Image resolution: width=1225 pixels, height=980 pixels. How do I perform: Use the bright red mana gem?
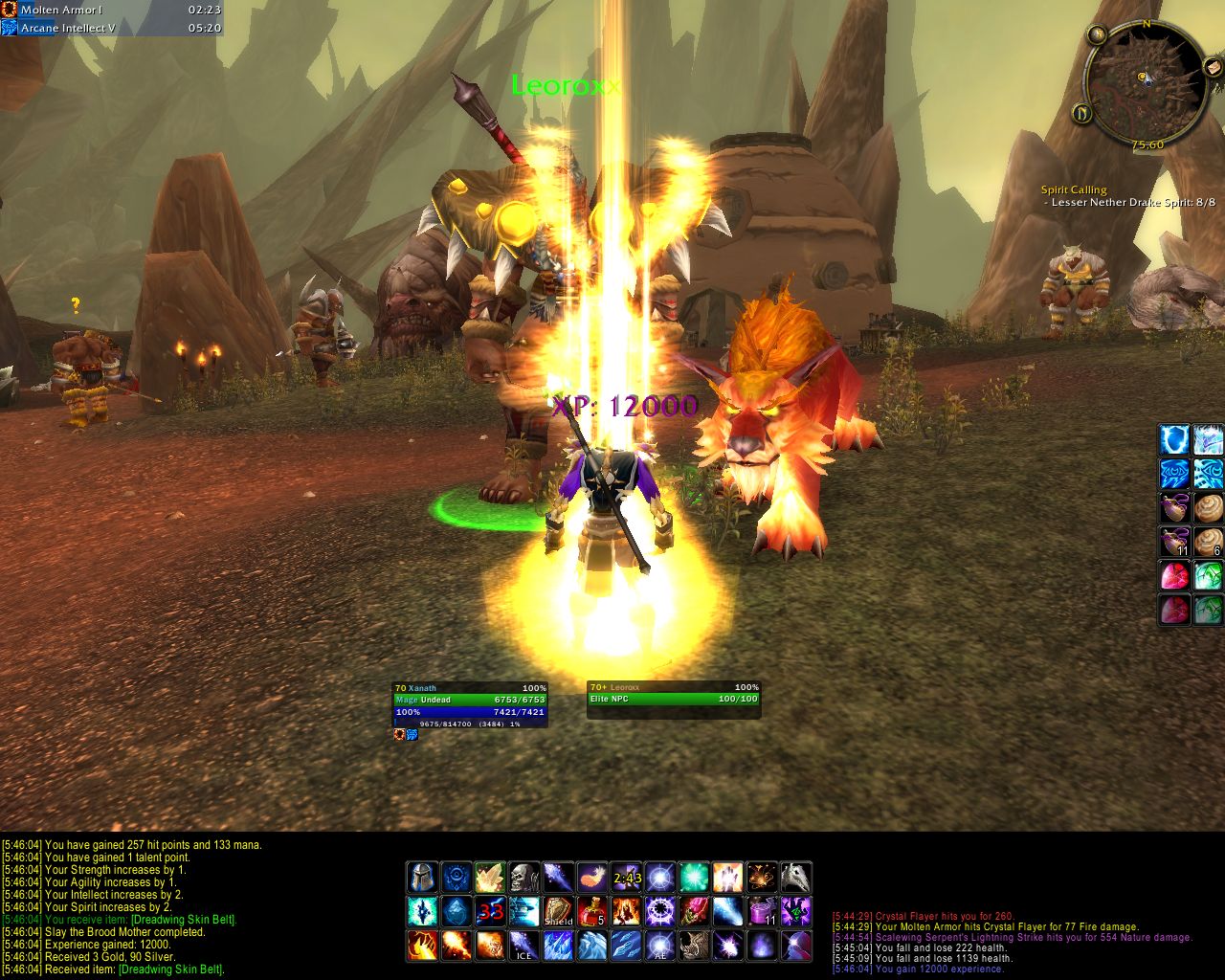click(x=1174, y=576)
